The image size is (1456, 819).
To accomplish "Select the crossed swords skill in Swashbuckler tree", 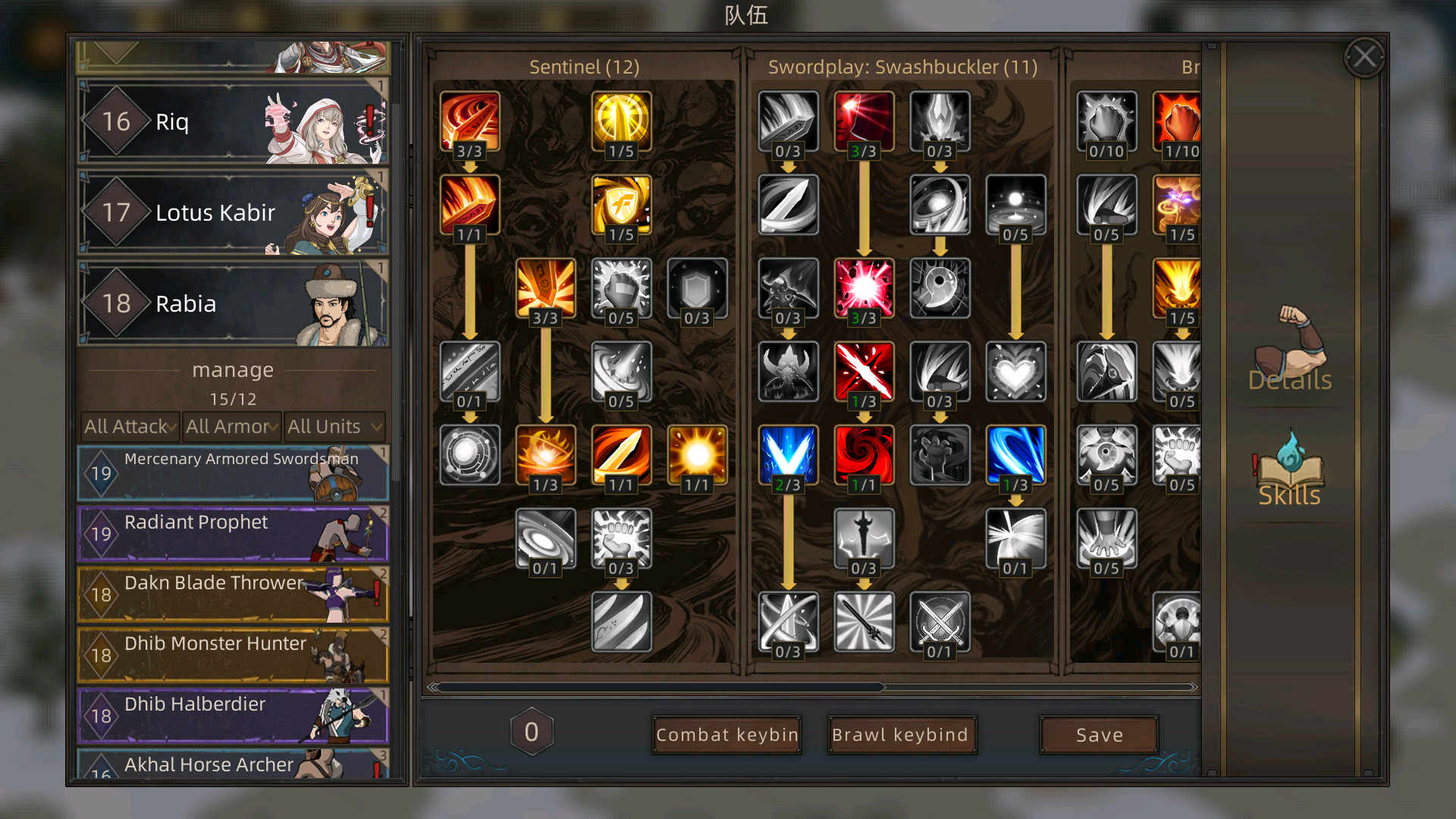I will [940, 622].
